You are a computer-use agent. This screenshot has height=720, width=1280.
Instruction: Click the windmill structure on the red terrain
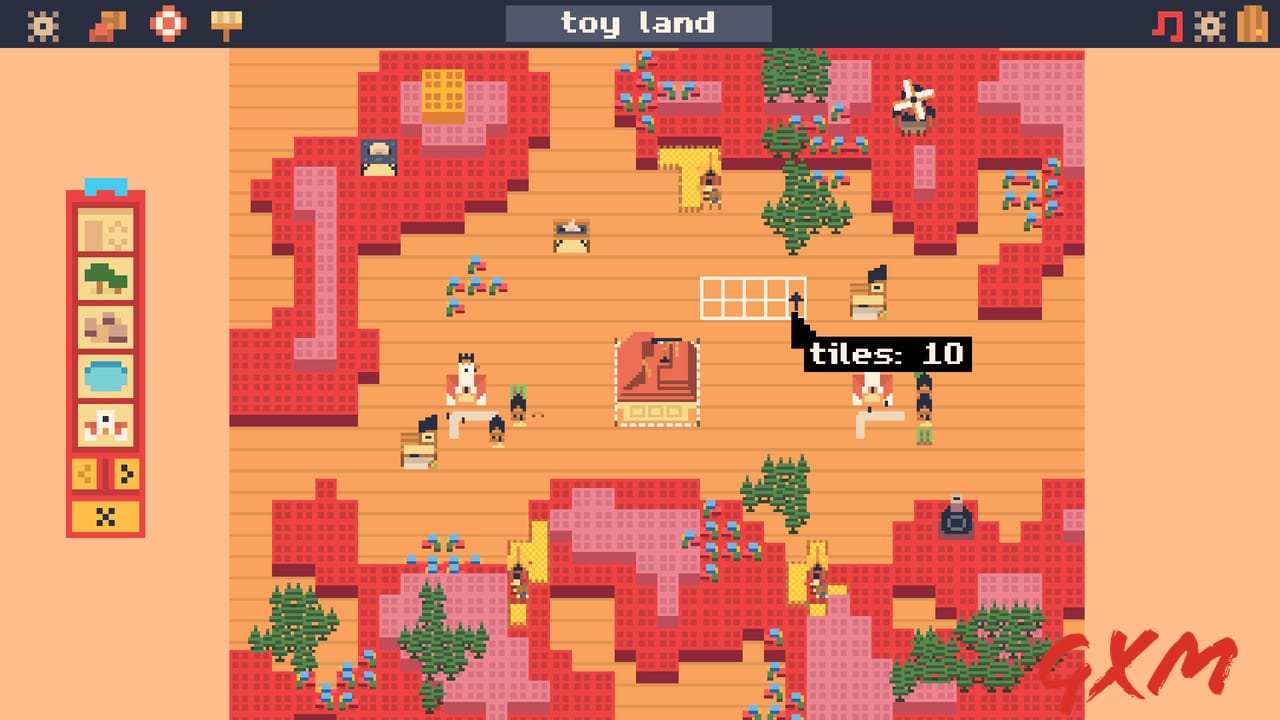[x=914, y=104]
